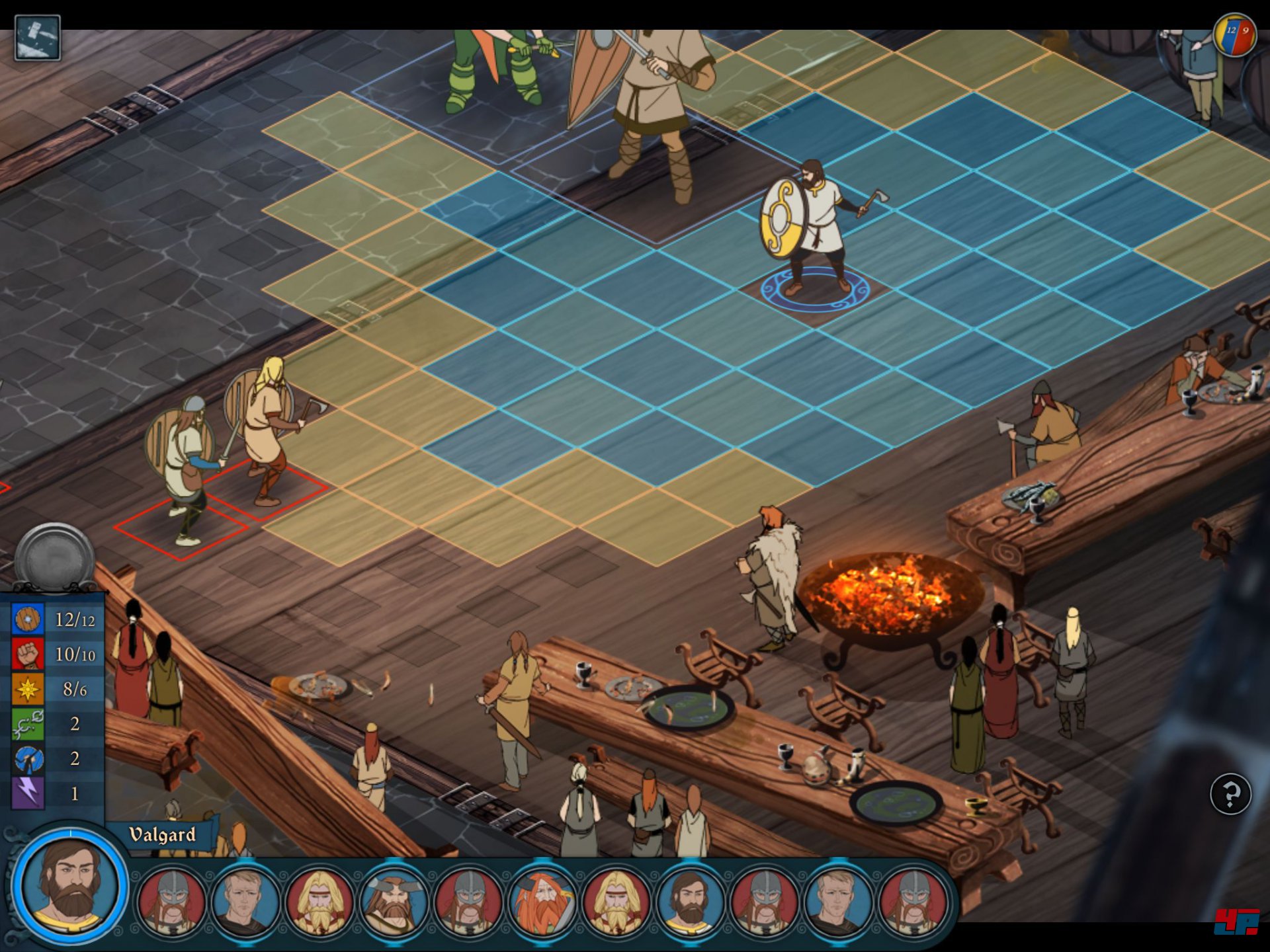
Task: Click the Valgard name banner
Action: [163, 835]
